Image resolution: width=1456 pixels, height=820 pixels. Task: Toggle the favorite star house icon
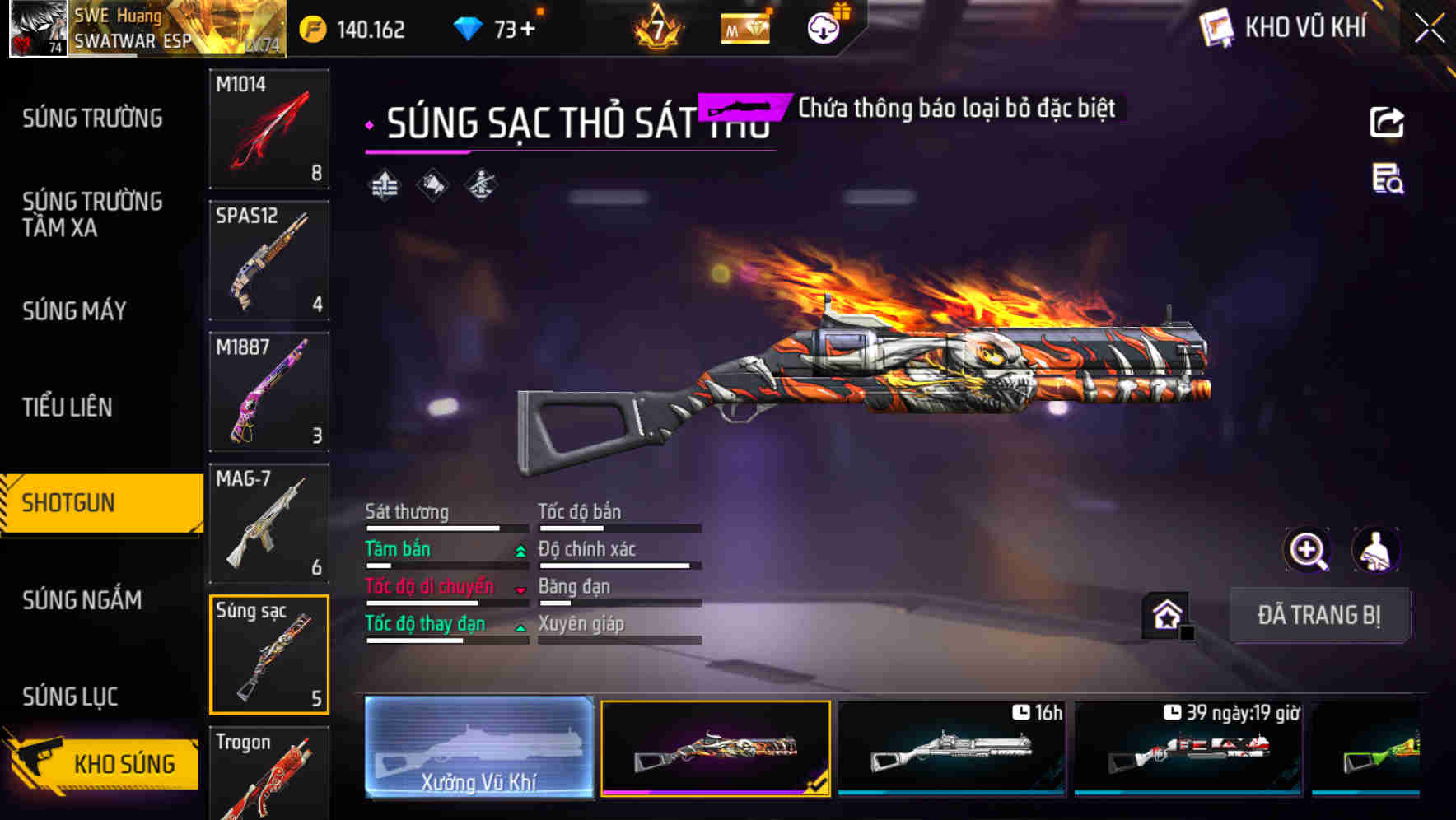(x=1164, y=614)
